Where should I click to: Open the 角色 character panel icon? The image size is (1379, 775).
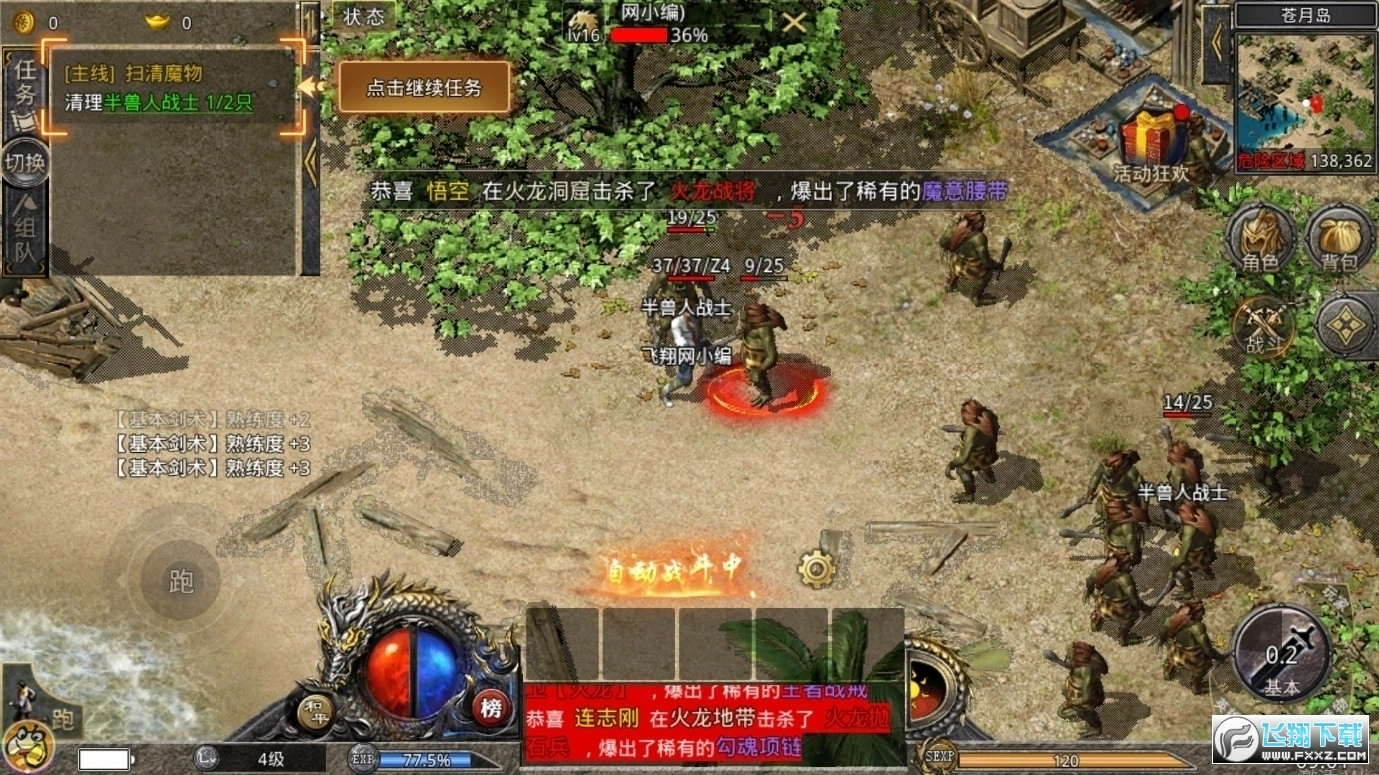tap(1262, 239)
